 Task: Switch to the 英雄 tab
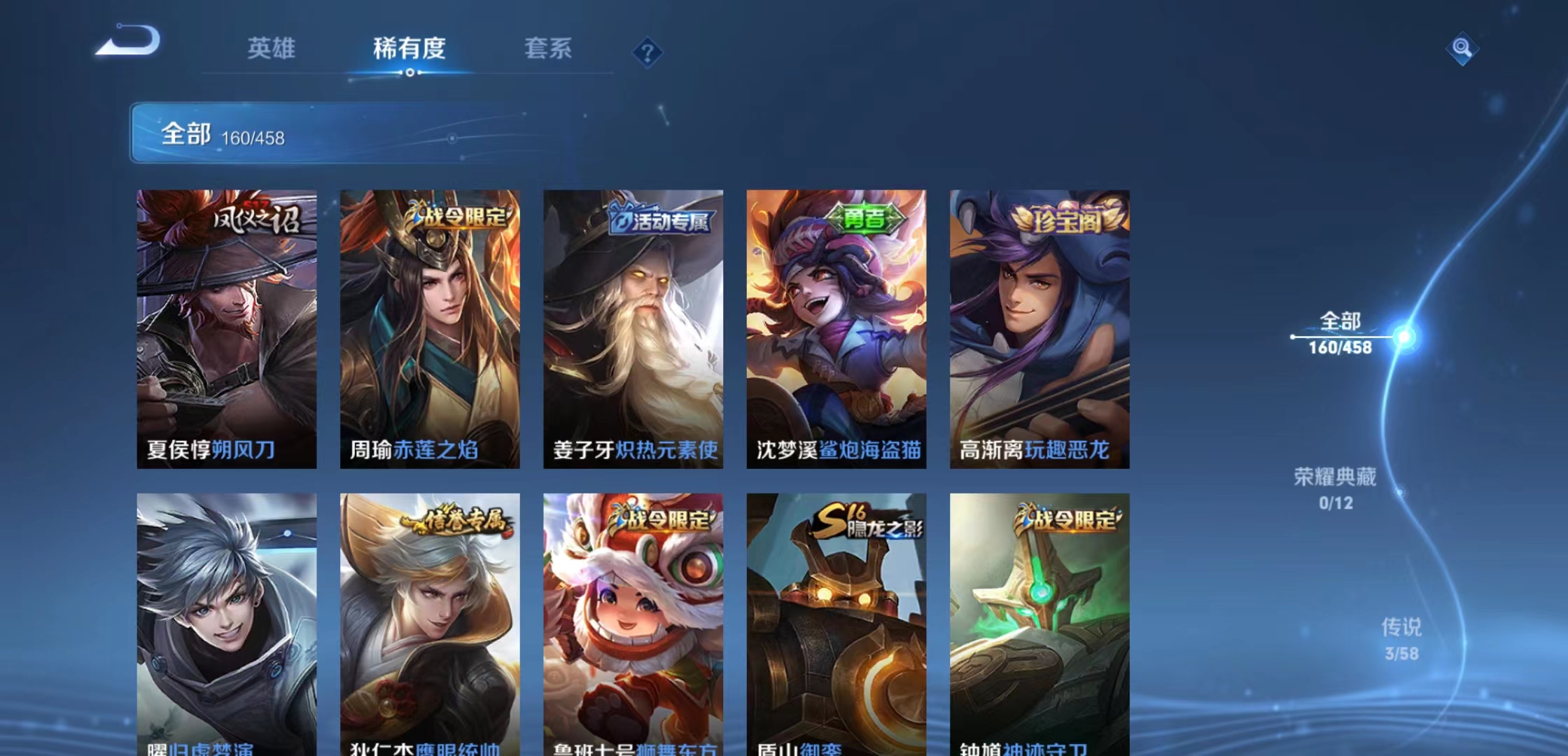click(272, 49)
